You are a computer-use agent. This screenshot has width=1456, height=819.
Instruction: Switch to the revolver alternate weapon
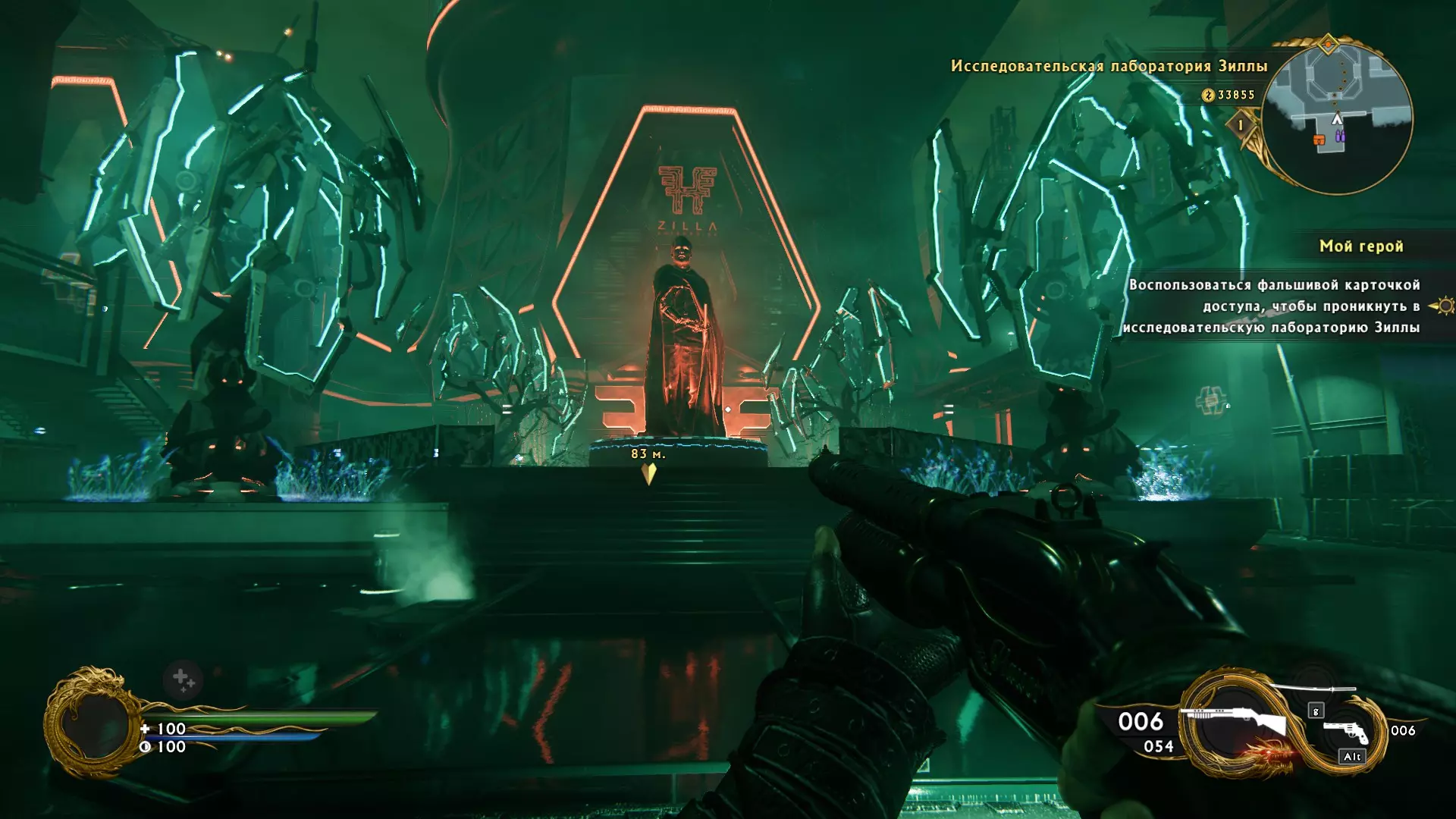click(x=1345, y=732)
